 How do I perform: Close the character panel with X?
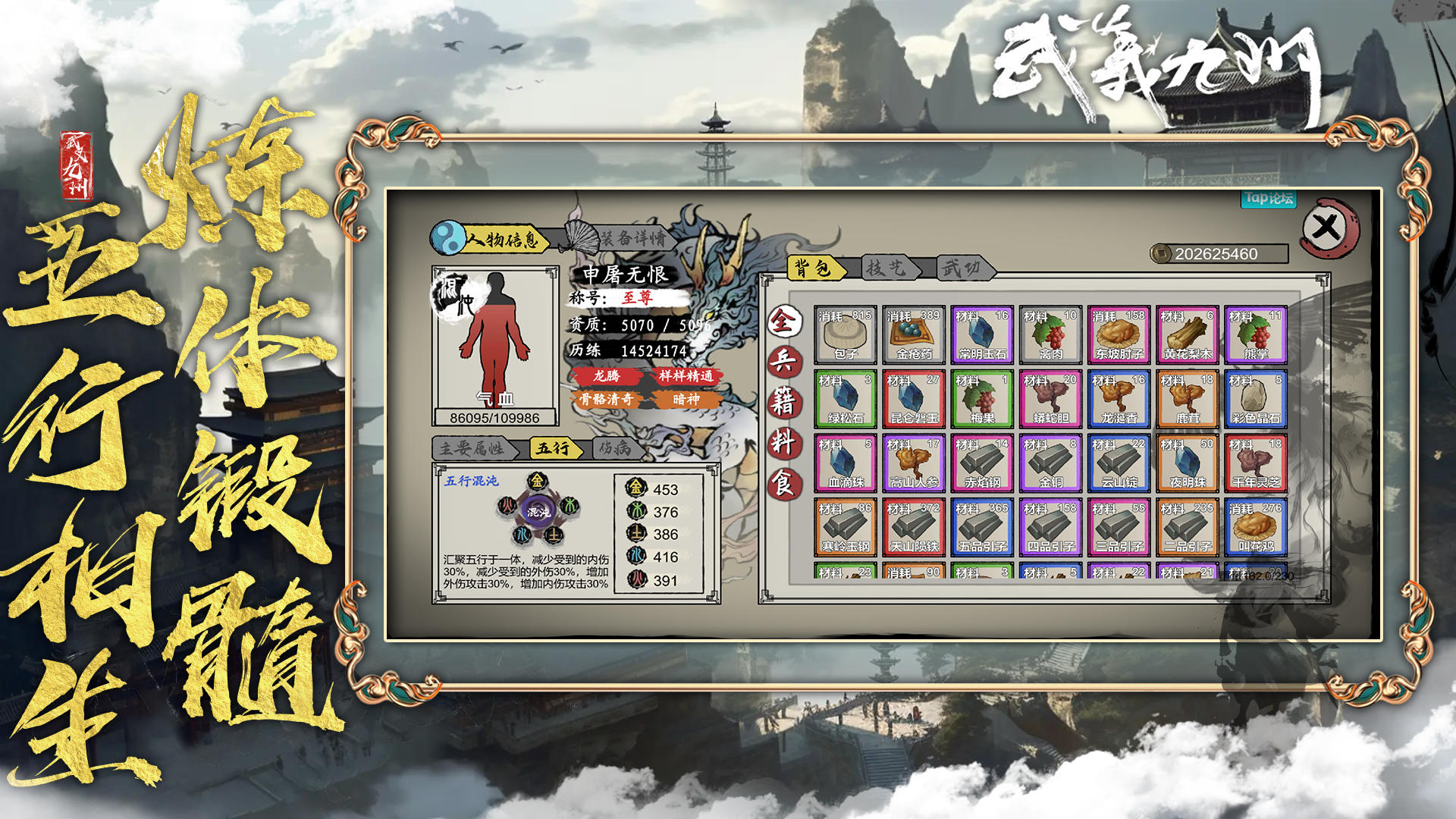pyautogui.click(x=1326, y=227)
